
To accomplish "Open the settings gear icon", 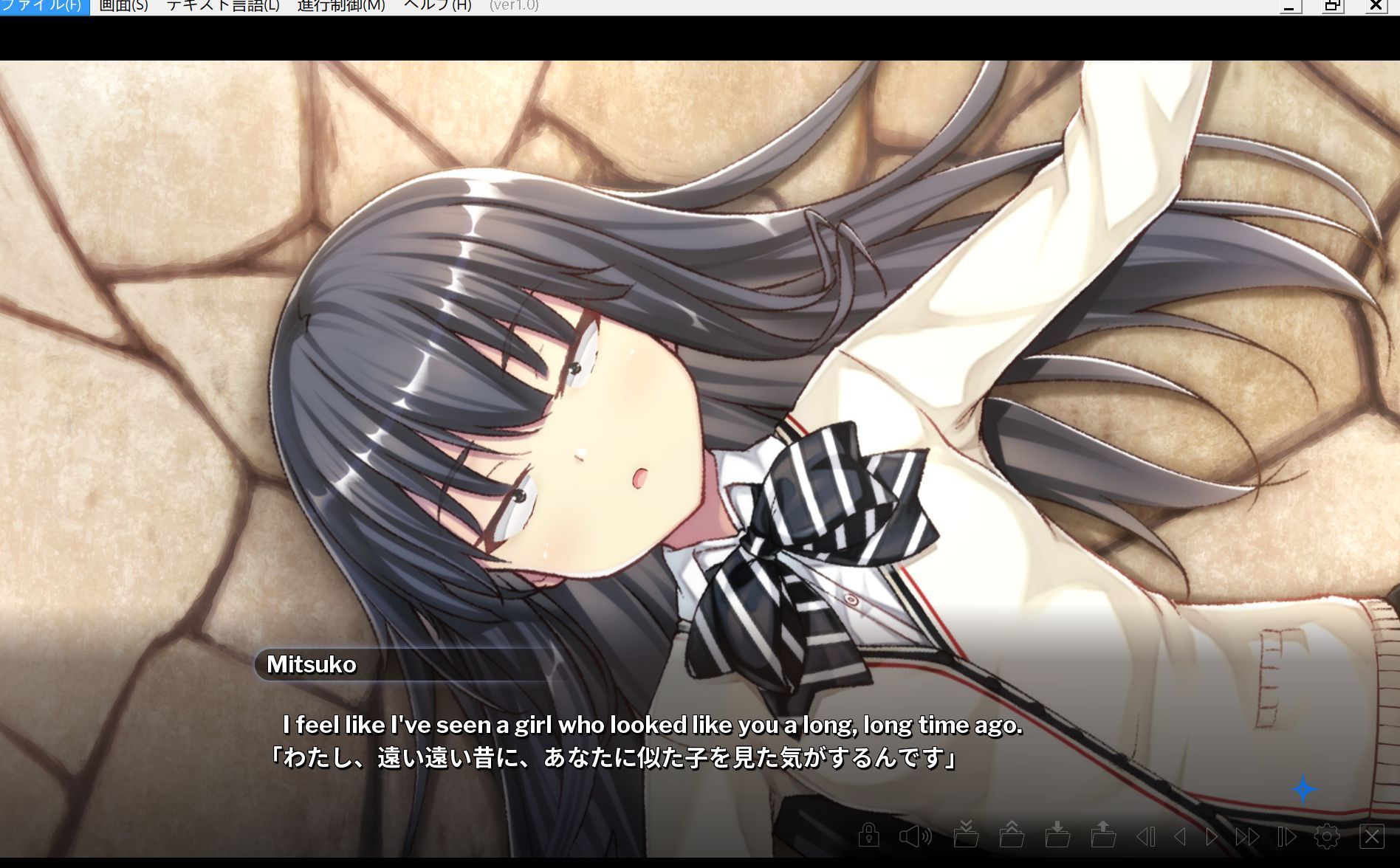I will 1327,836.
